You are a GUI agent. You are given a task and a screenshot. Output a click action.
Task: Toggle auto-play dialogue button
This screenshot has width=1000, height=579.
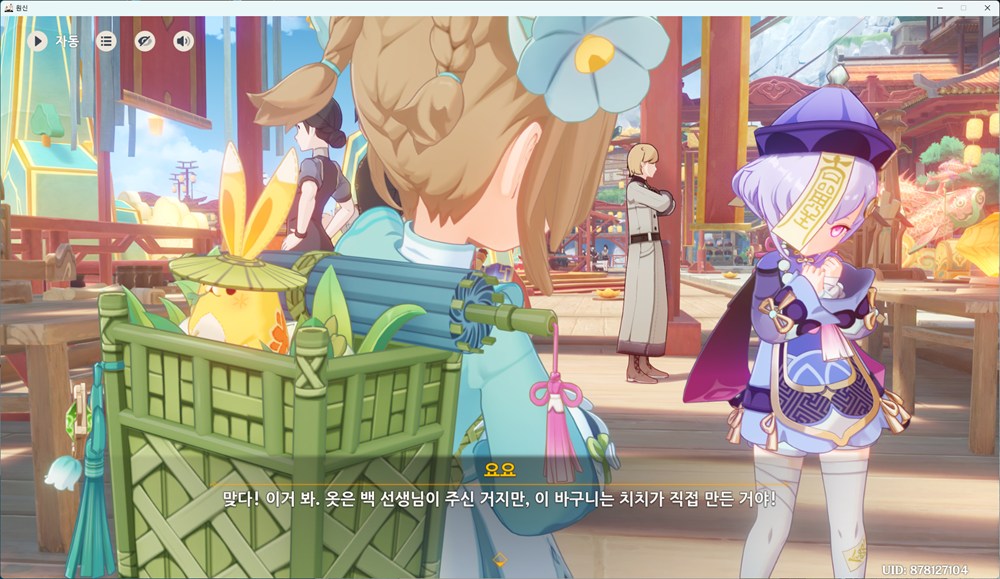[x=38, y=41]
